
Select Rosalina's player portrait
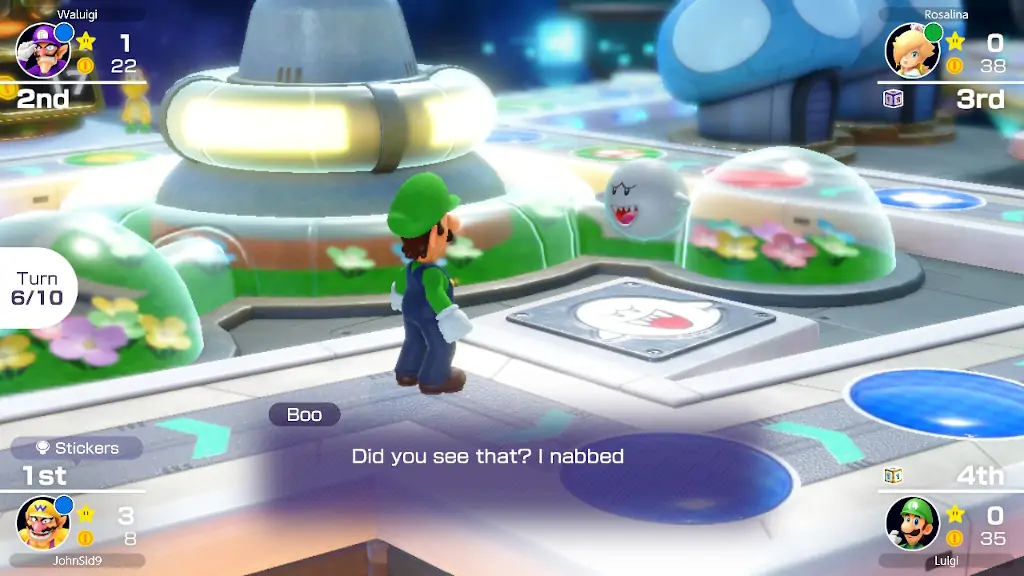pos(912,50)
